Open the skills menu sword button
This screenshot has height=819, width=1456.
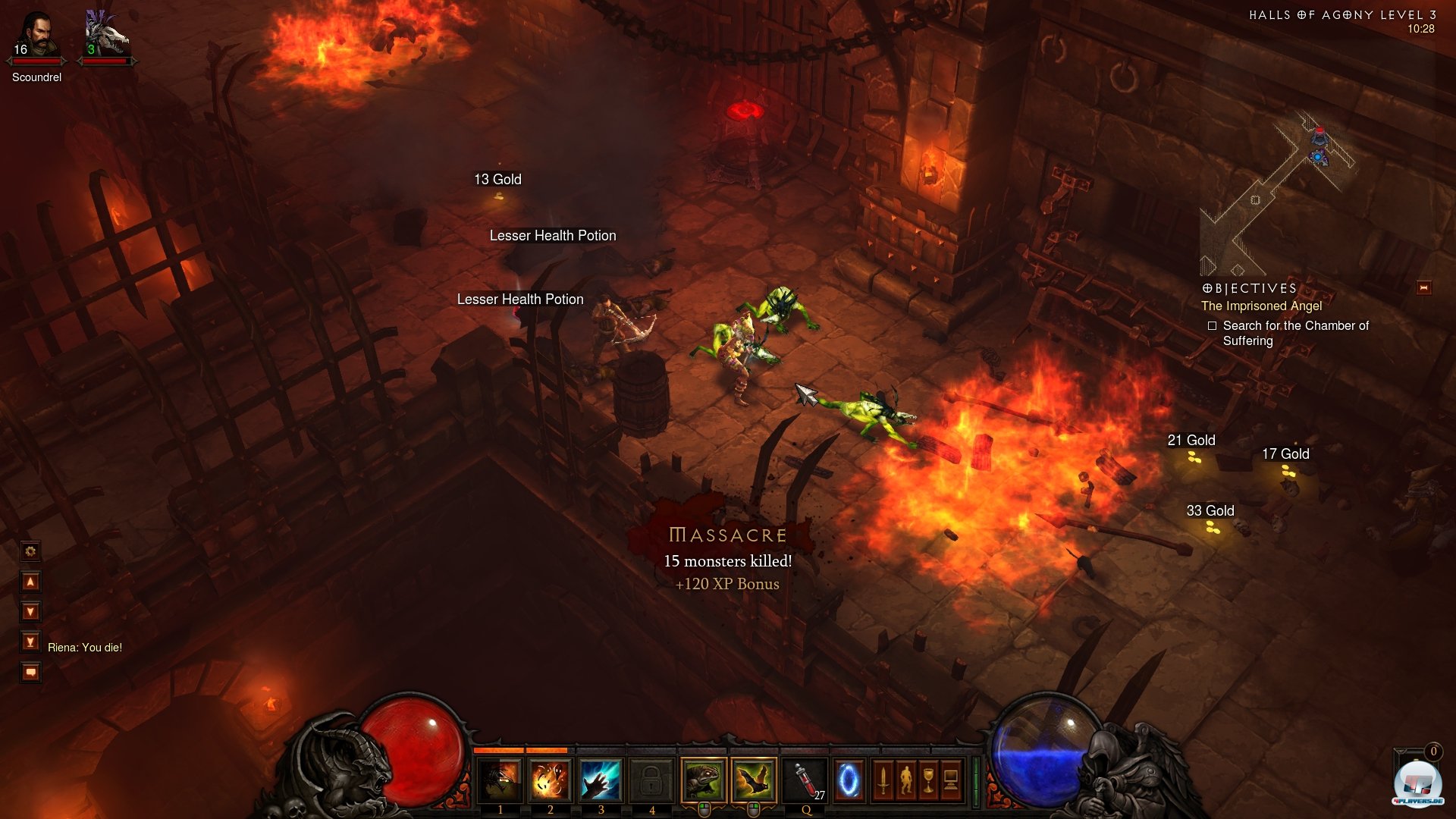pos(883,780)
